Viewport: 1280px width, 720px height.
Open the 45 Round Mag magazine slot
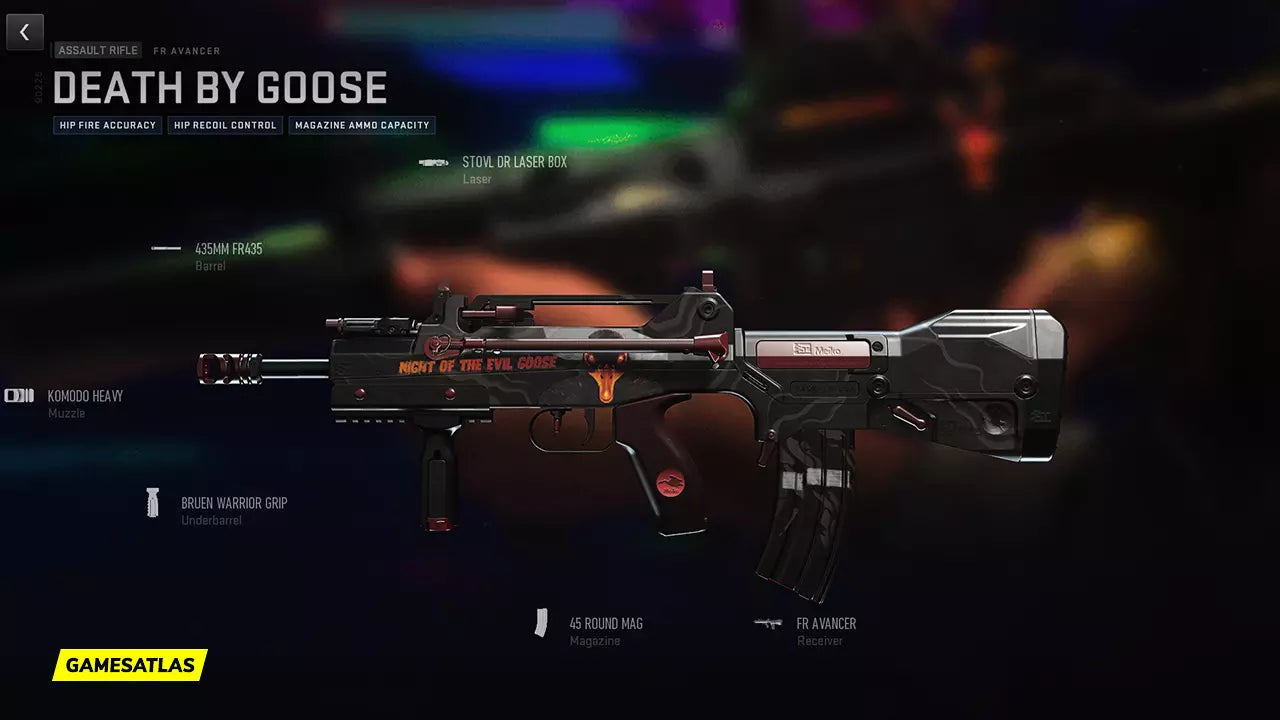coord(605,624)
